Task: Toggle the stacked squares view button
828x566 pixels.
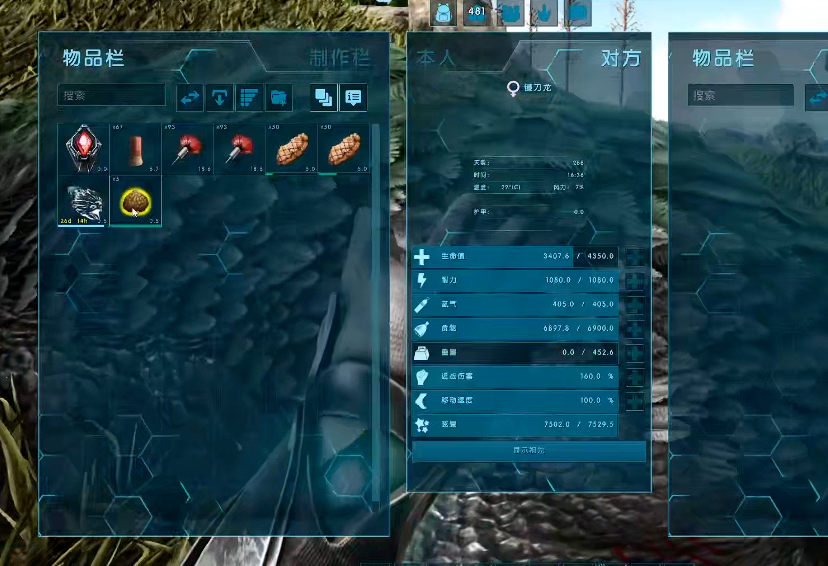Action: [323, 97]
